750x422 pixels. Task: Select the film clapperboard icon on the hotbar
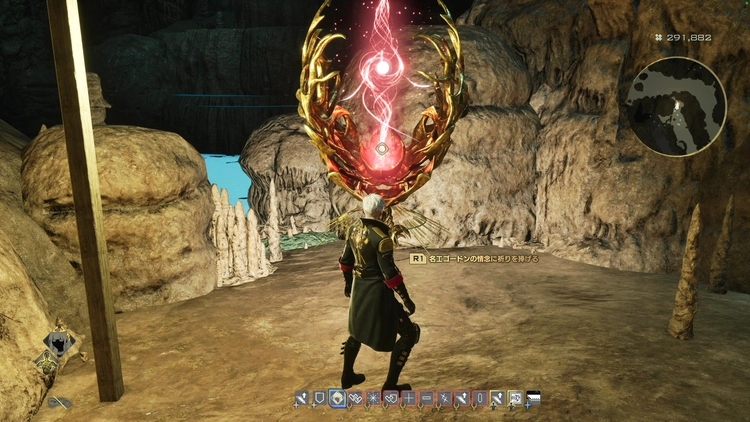coord(532,398)
